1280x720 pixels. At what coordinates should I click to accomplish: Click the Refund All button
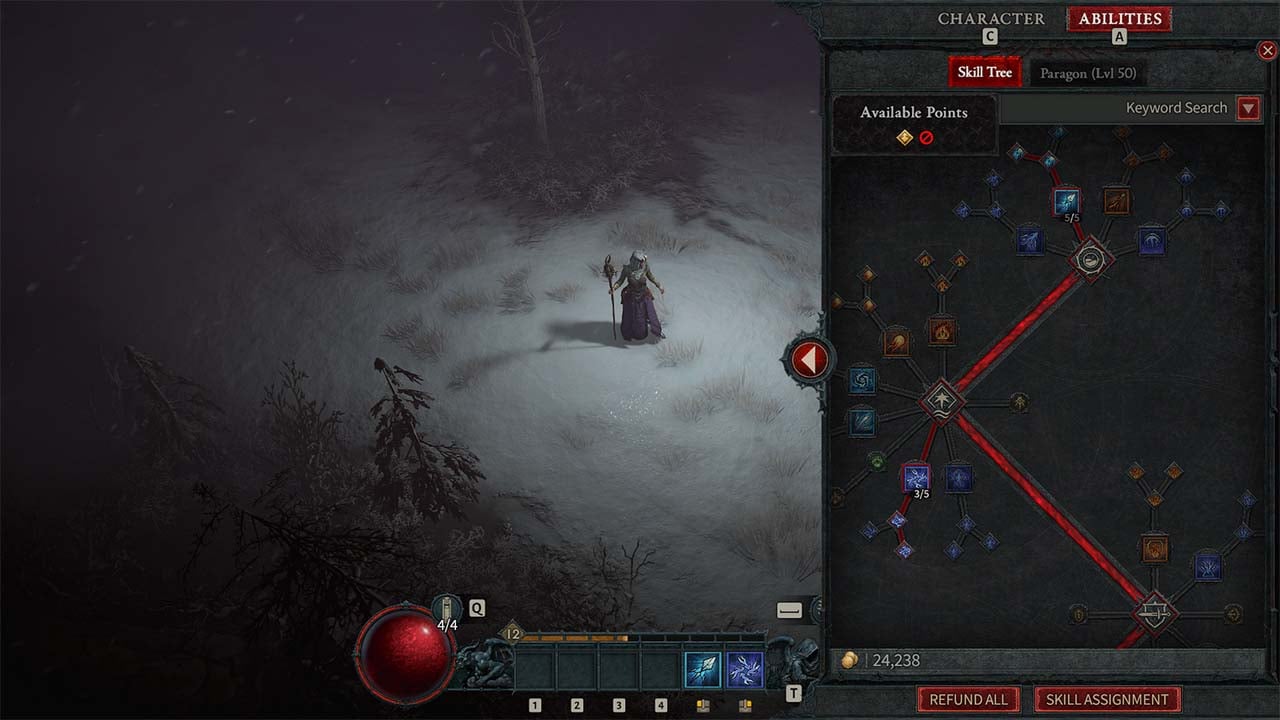[x=968, y=699]
